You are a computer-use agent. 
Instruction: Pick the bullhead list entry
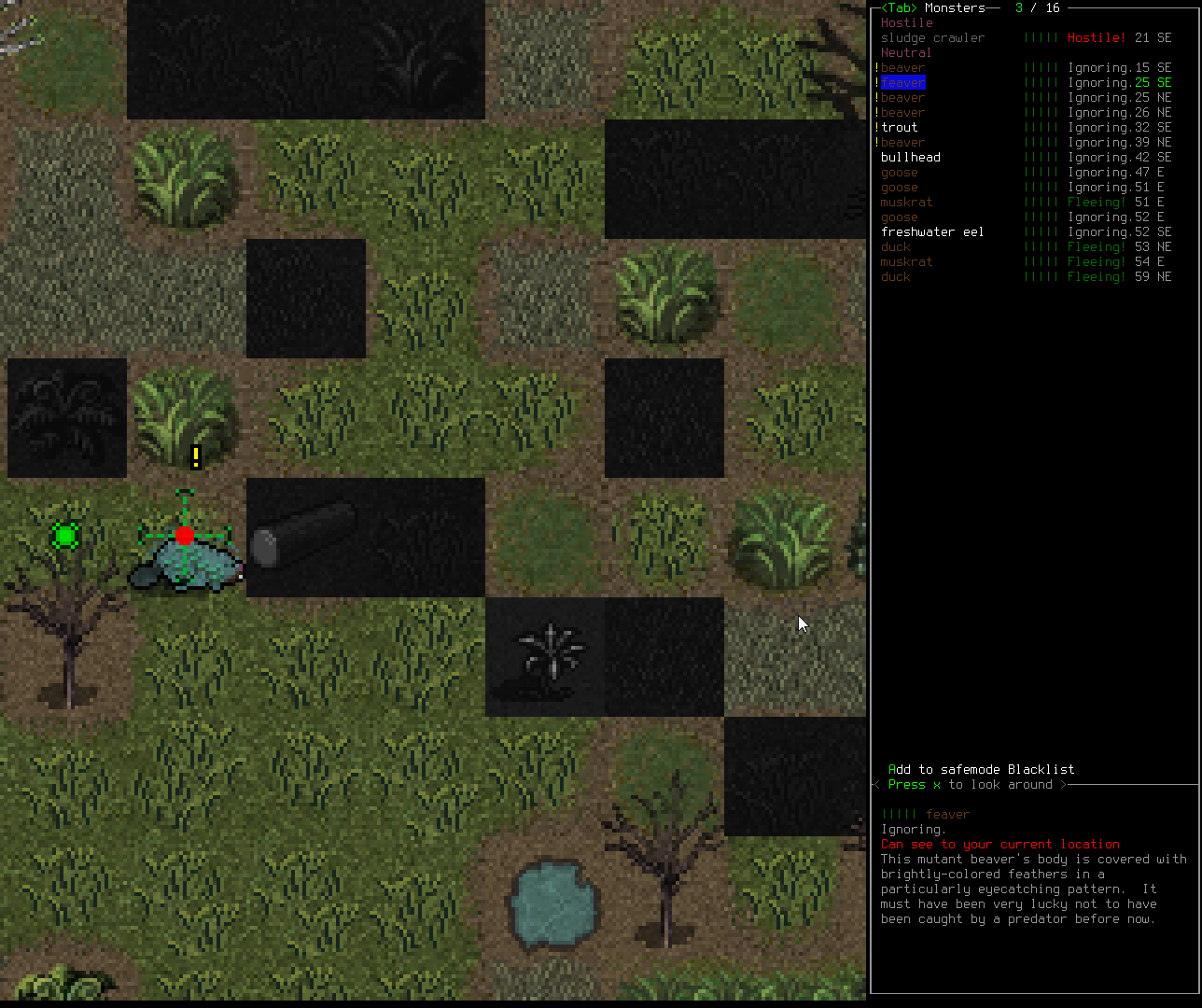[910, 158]
